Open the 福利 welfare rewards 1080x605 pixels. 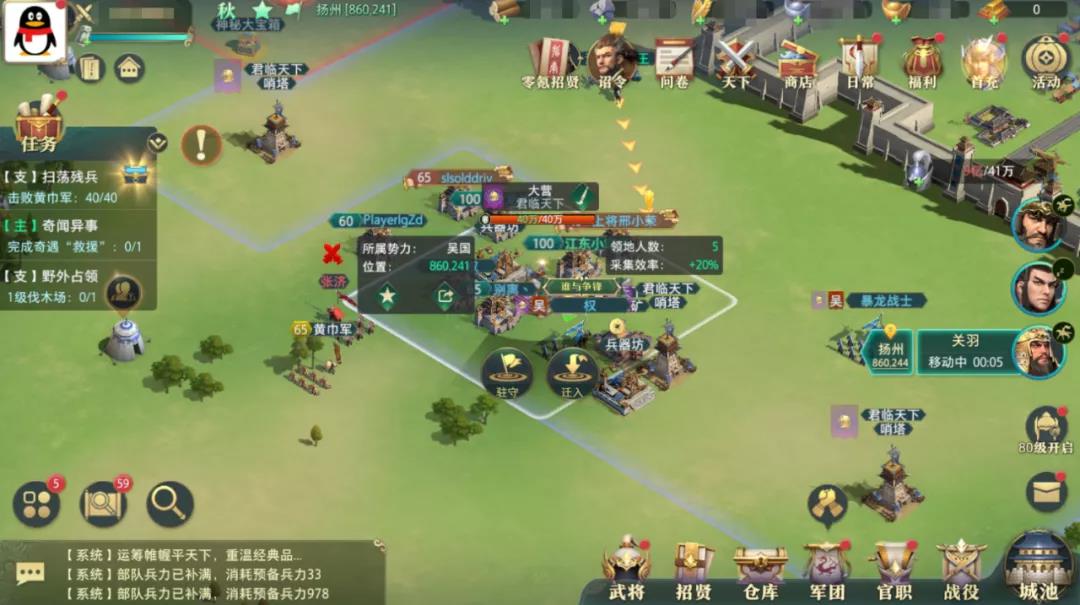[922, 62]
